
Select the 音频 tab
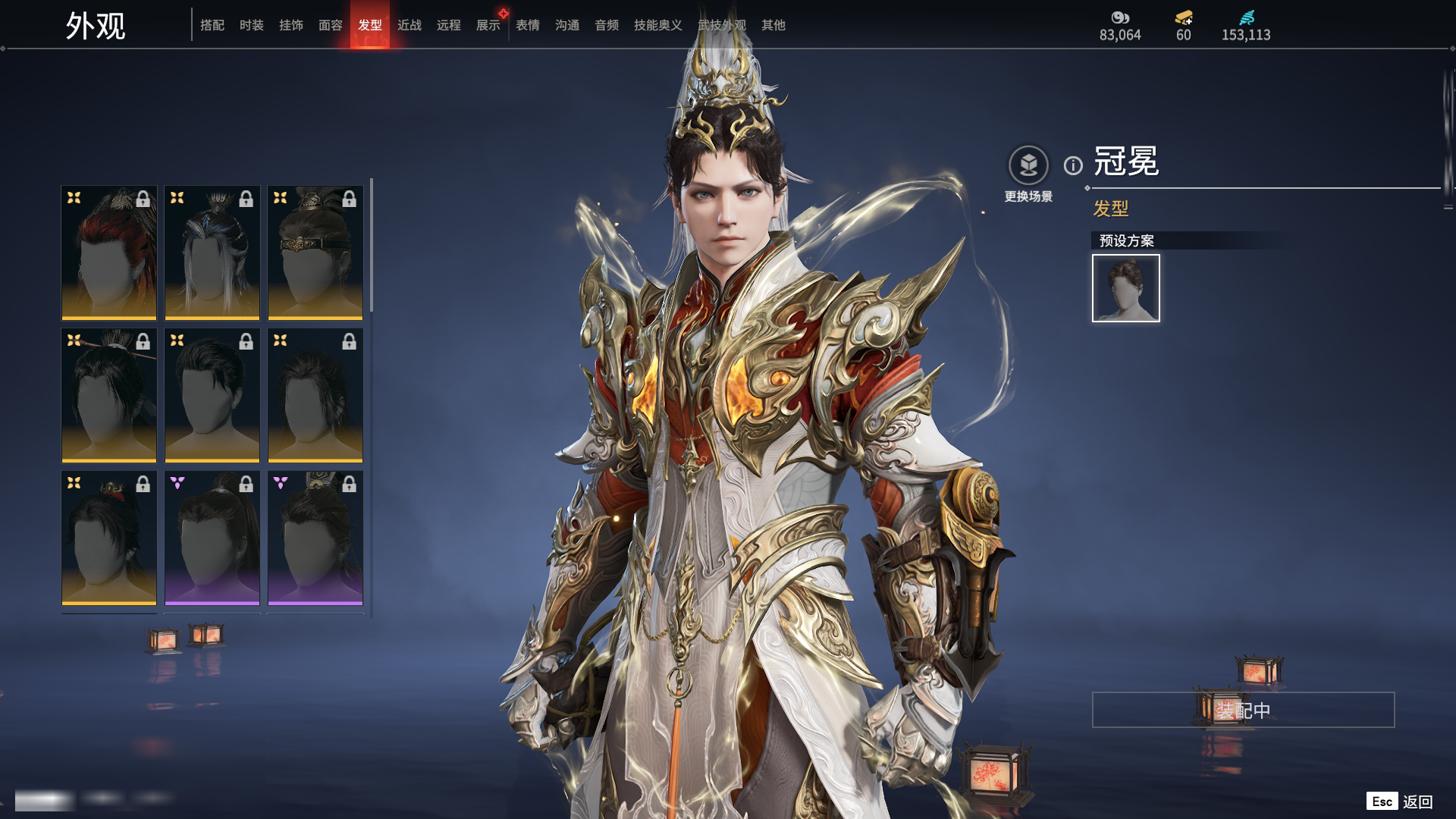point(607,25)
